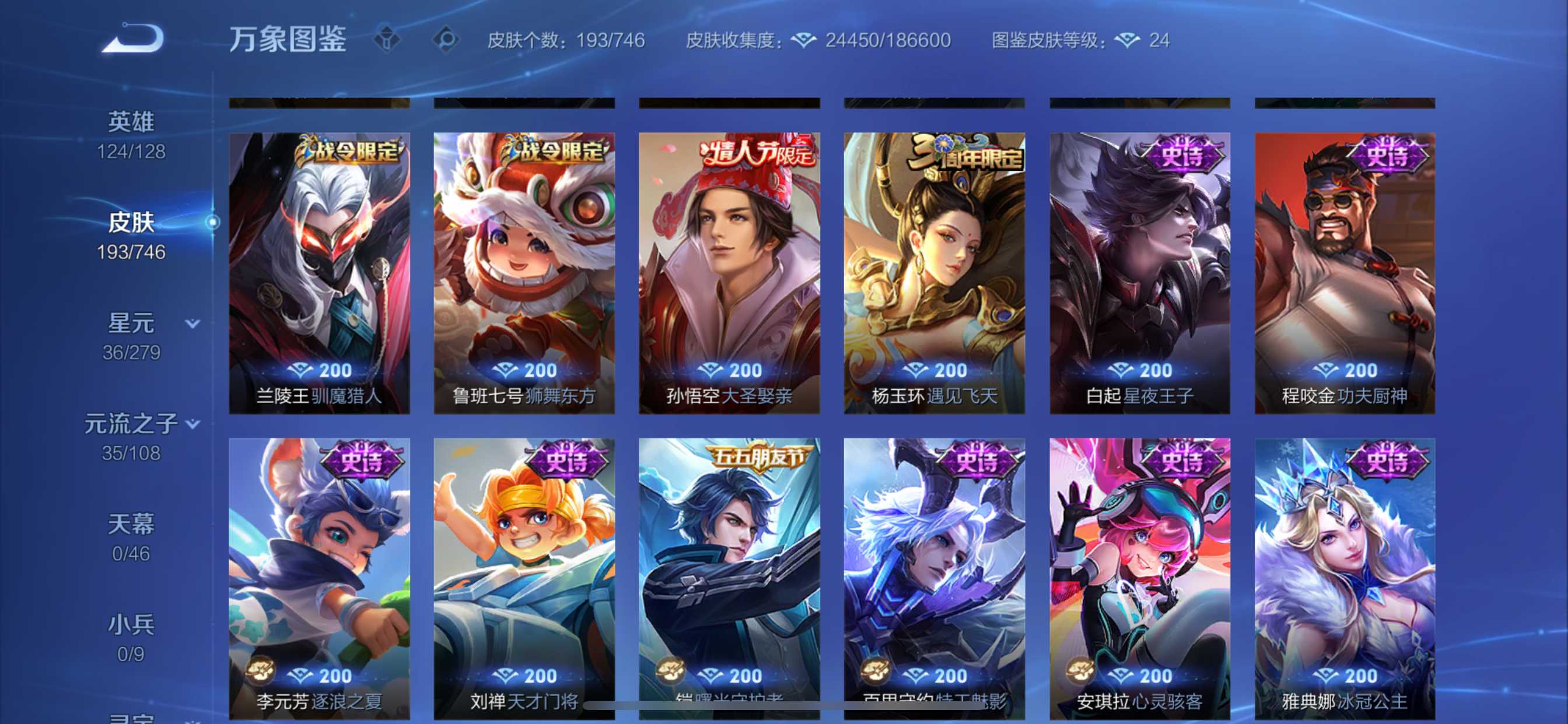
Task: Click the back arrow in top-left corner
Action: click(132, 38)
